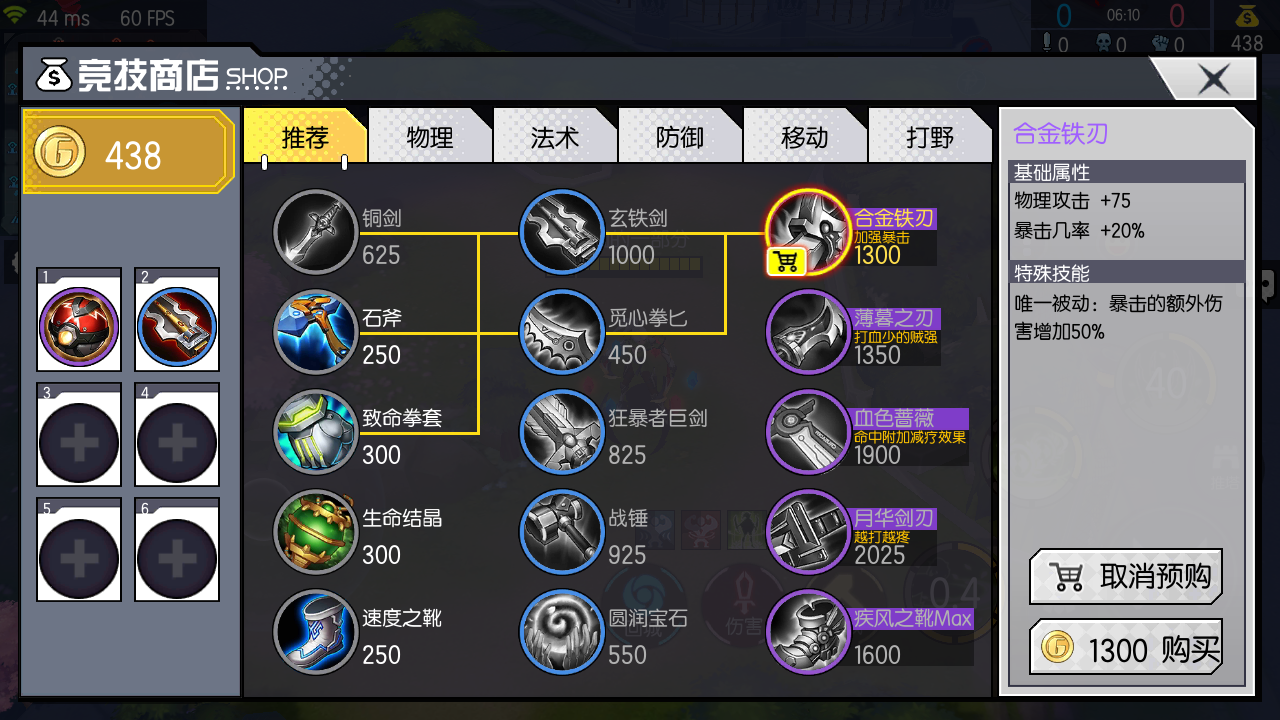This screenshot has height=720, width=1280.
Task: Select the 玄铁剑 item icon
Action: click(562, 232)
